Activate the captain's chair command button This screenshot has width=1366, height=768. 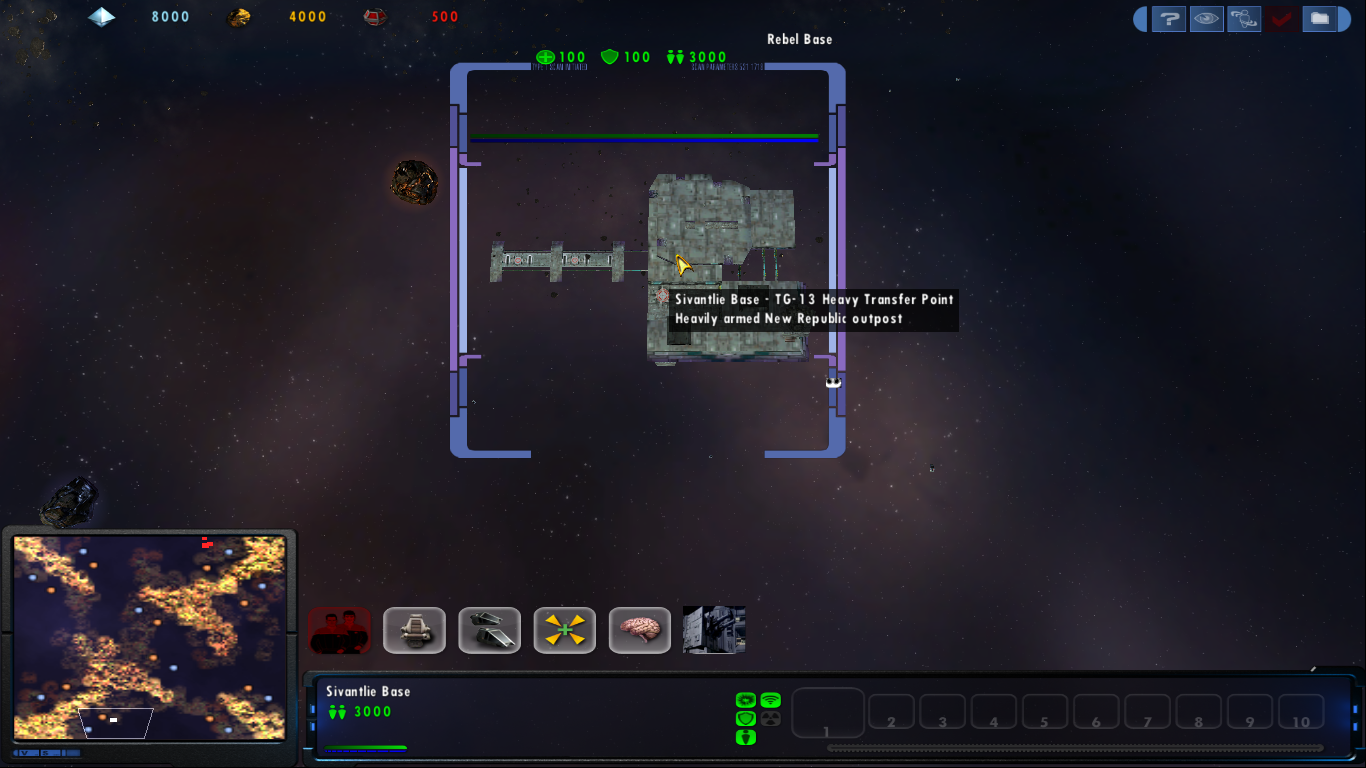pyautogui.click(x=414, y=630)
